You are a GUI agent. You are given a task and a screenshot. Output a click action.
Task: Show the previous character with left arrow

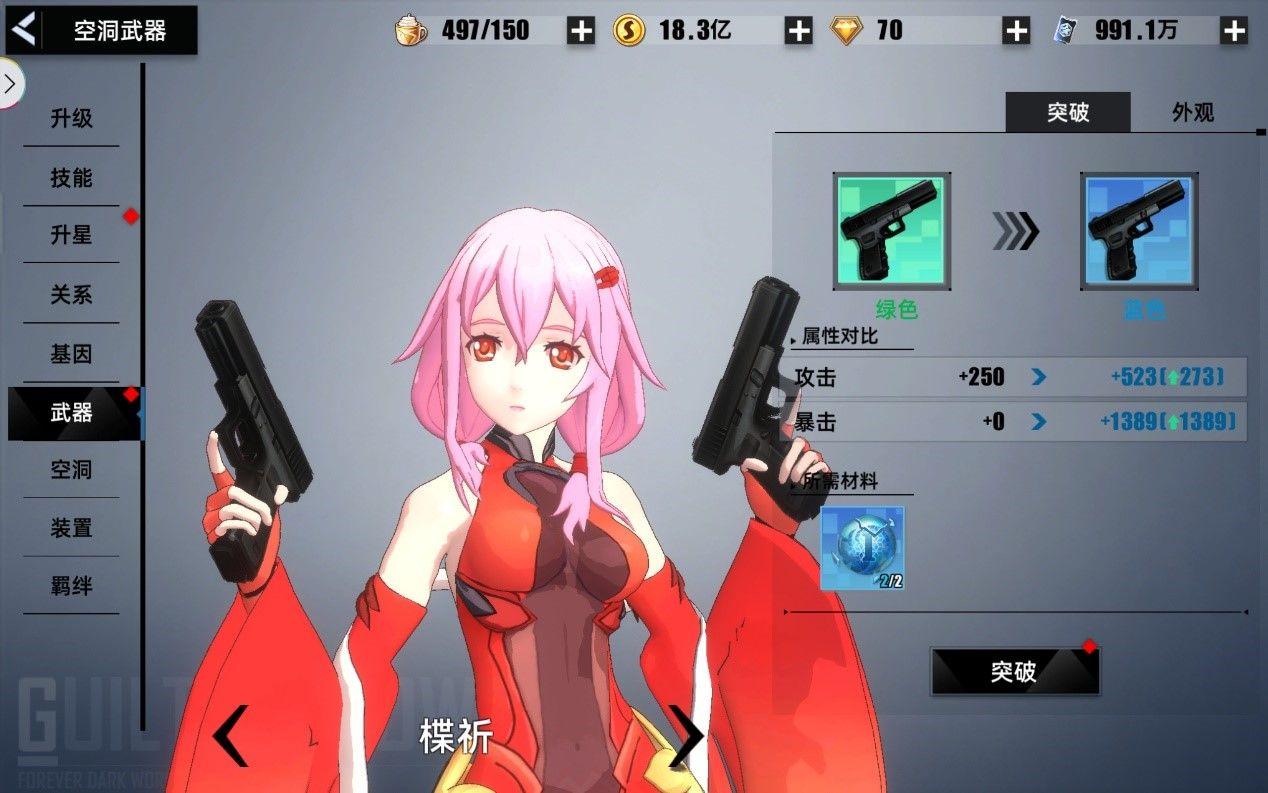pos(230,735)
